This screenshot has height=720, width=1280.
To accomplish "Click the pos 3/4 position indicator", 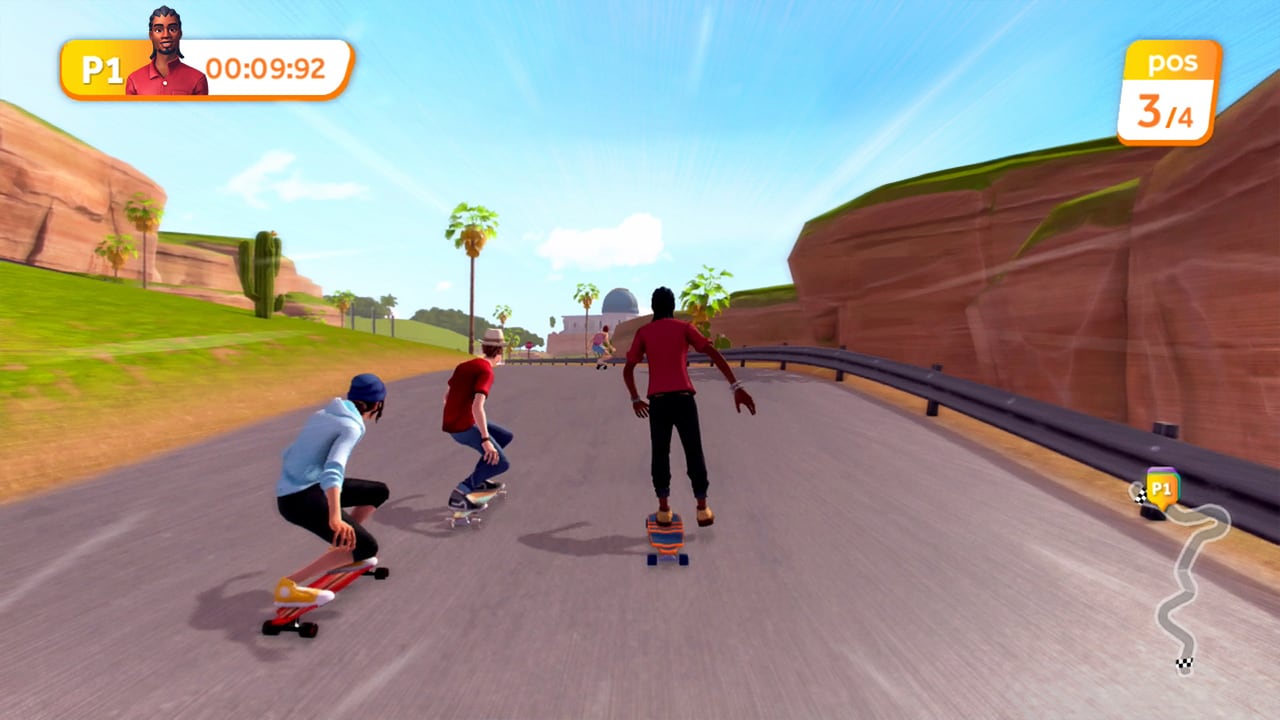I will pyautogui.click(x=1170, y=90).
